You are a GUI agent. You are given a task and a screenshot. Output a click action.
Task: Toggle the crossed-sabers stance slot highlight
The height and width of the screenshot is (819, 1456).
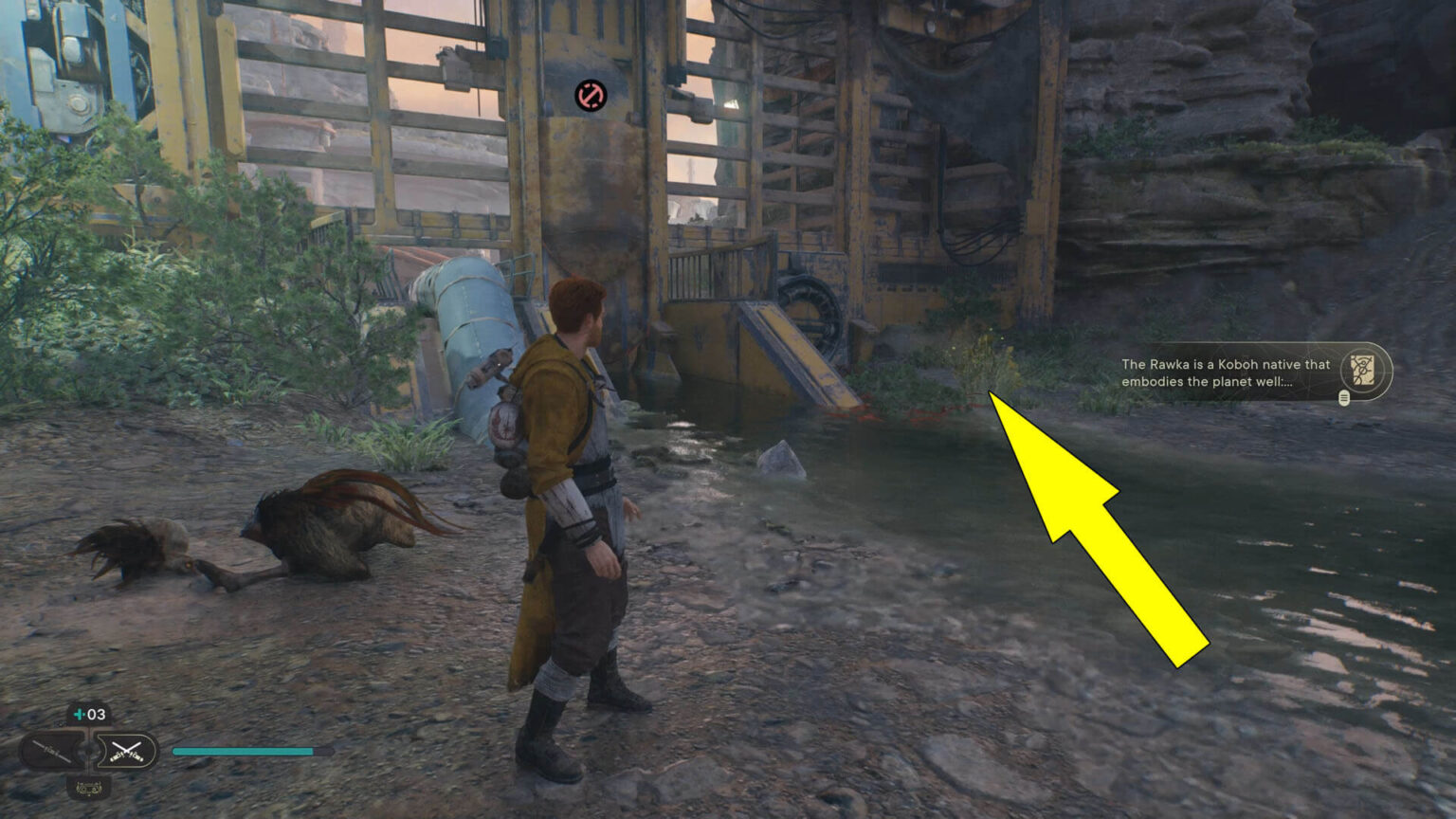[126, 749]
